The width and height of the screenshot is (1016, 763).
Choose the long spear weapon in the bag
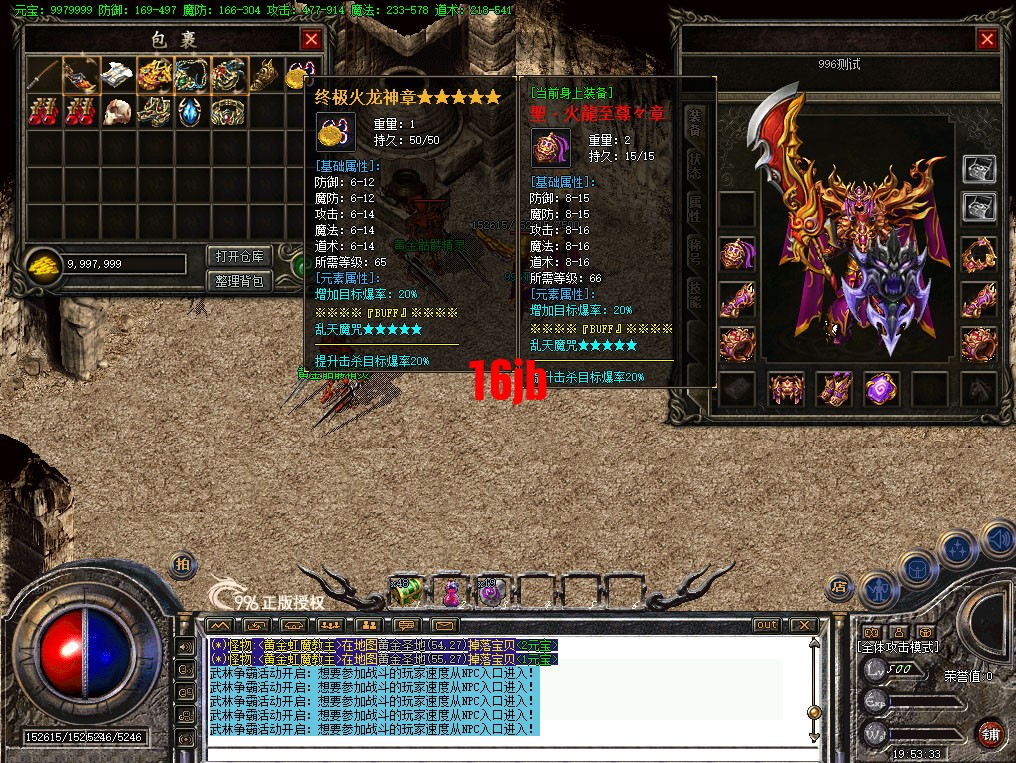(43, 74)
